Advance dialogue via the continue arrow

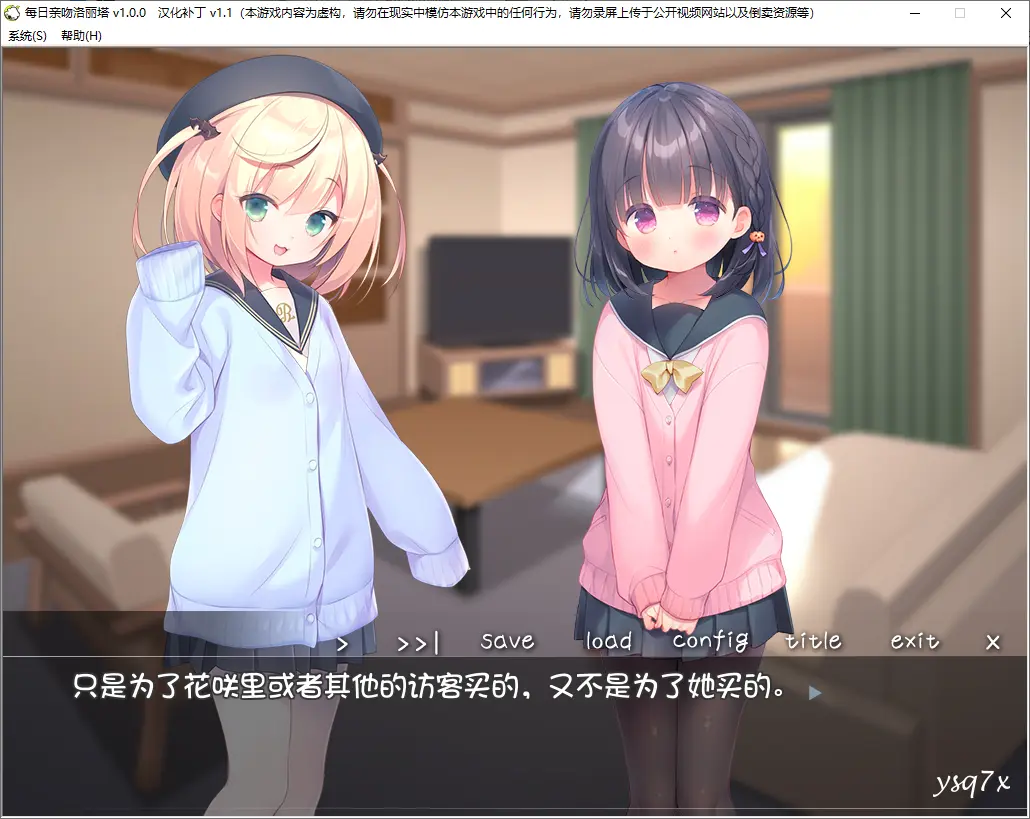[815, 691]
